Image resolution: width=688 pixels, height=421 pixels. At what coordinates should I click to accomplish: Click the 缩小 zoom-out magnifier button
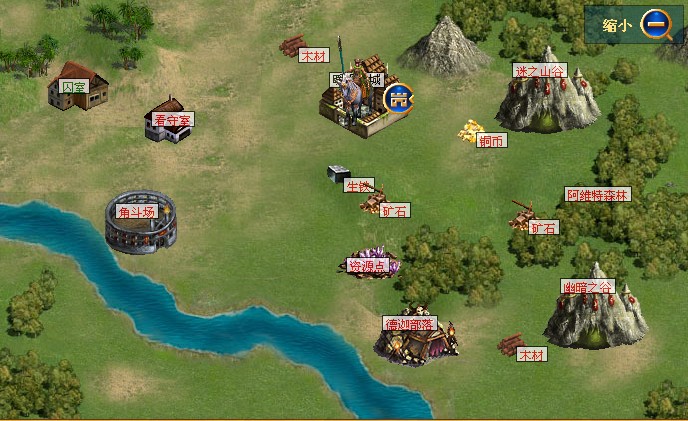coord(655,26)
